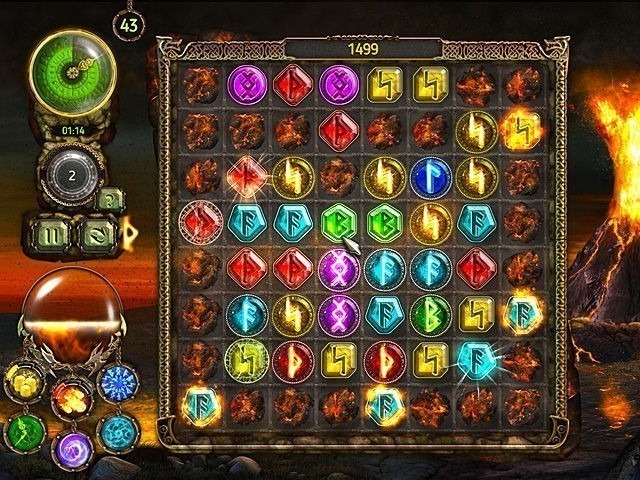Pick the lime-green circular rune tile

pyautogui.click(x=244, y=358)
